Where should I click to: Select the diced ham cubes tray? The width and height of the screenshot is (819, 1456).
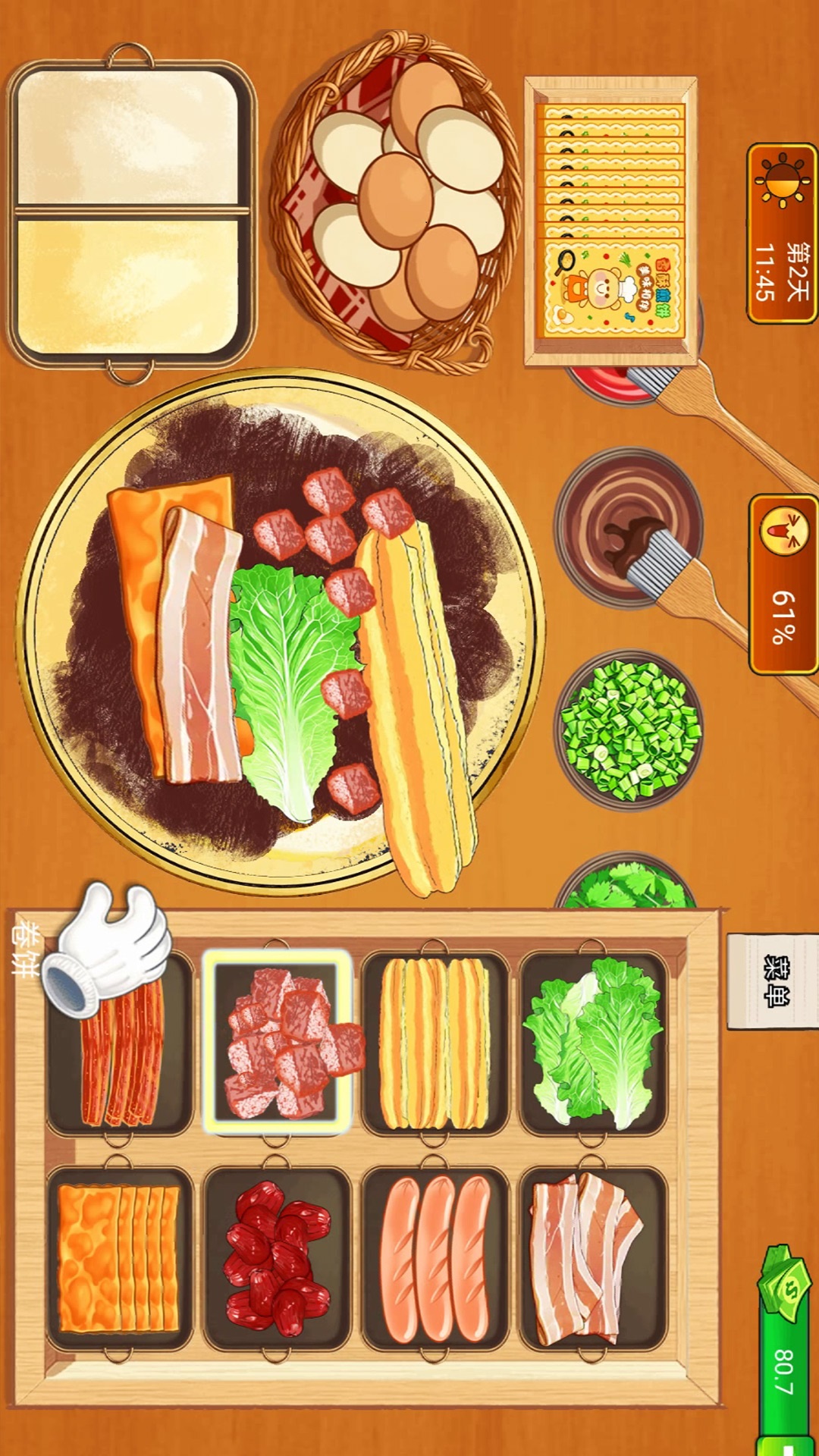pos(278,1042)
